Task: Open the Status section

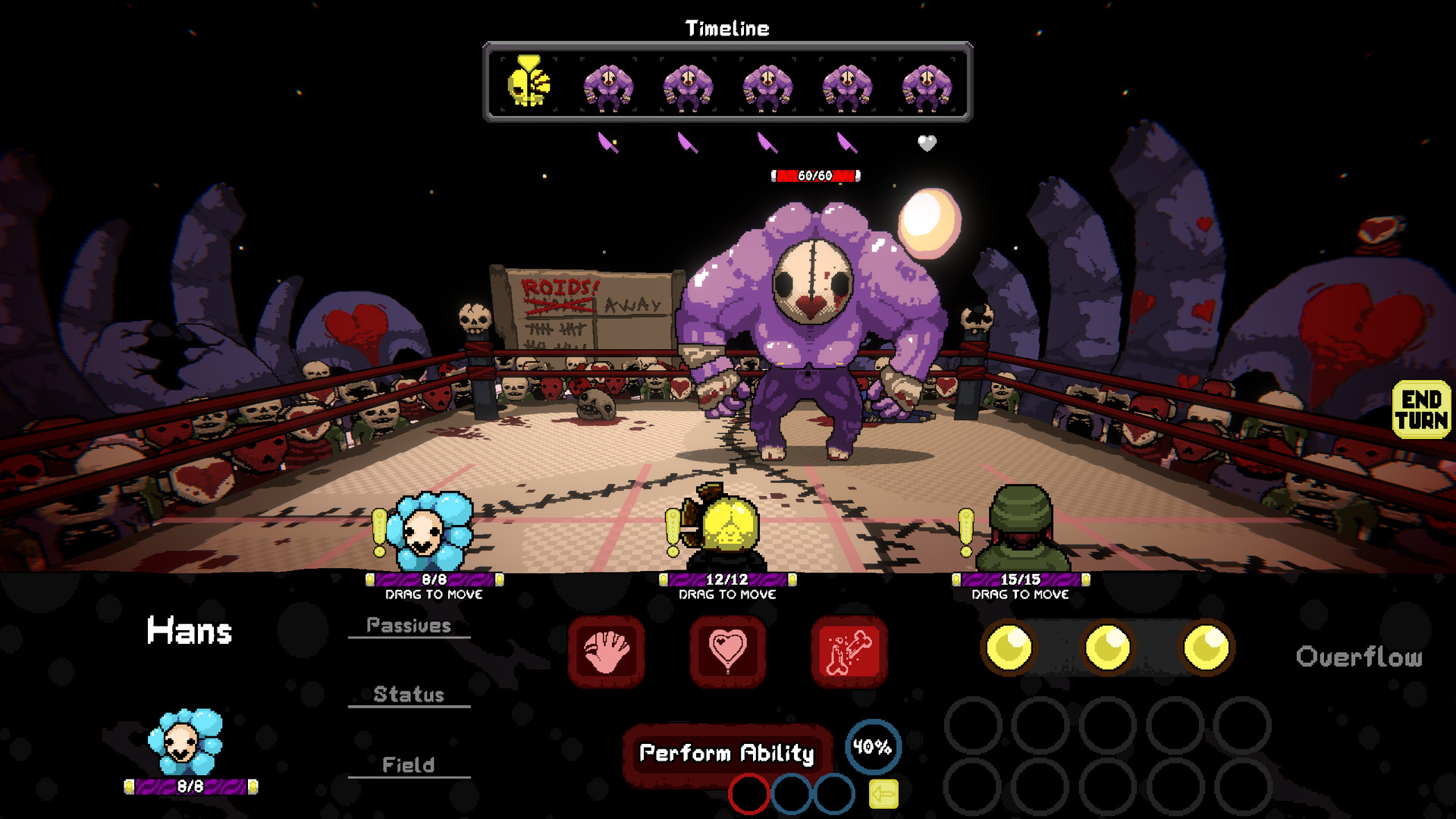Action: click(409, 694)
